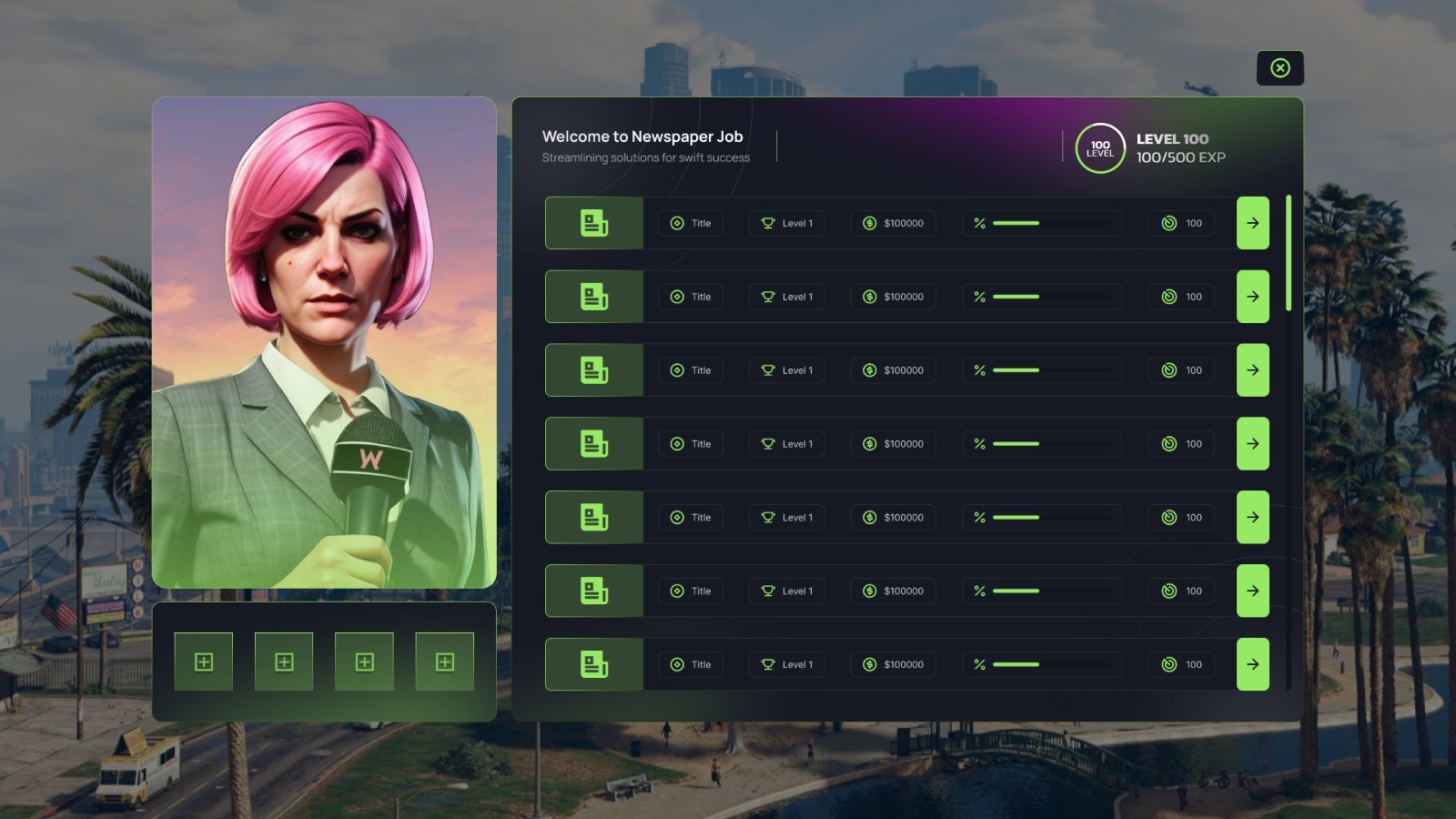
Task: Open the last job entry with the arrow button
Action: pyautogui.click(x=1253, y=664)
